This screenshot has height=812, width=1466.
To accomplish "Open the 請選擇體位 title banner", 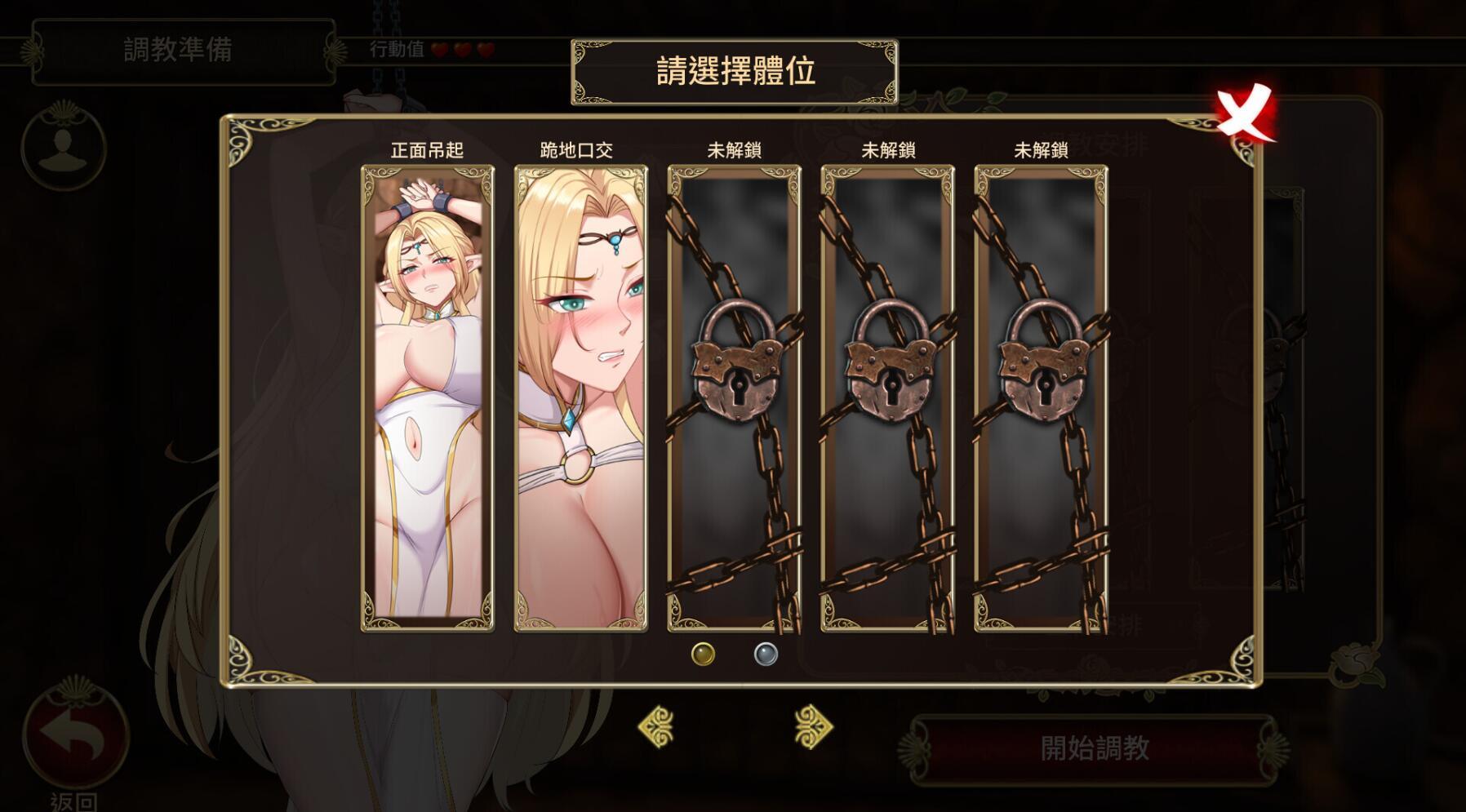I will pos(733,71).
